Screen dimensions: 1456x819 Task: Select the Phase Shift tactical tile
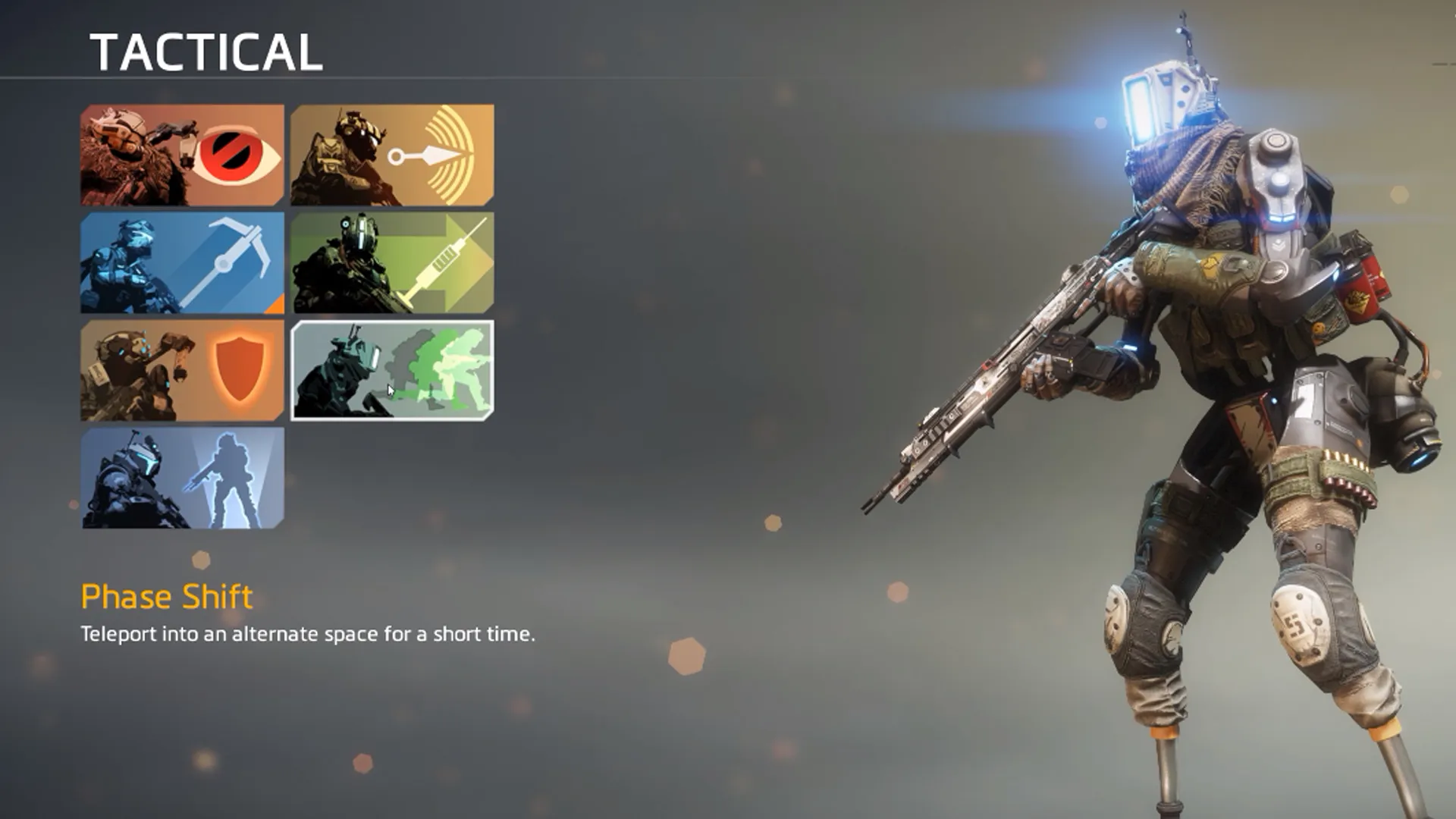[x=392, y=371]
